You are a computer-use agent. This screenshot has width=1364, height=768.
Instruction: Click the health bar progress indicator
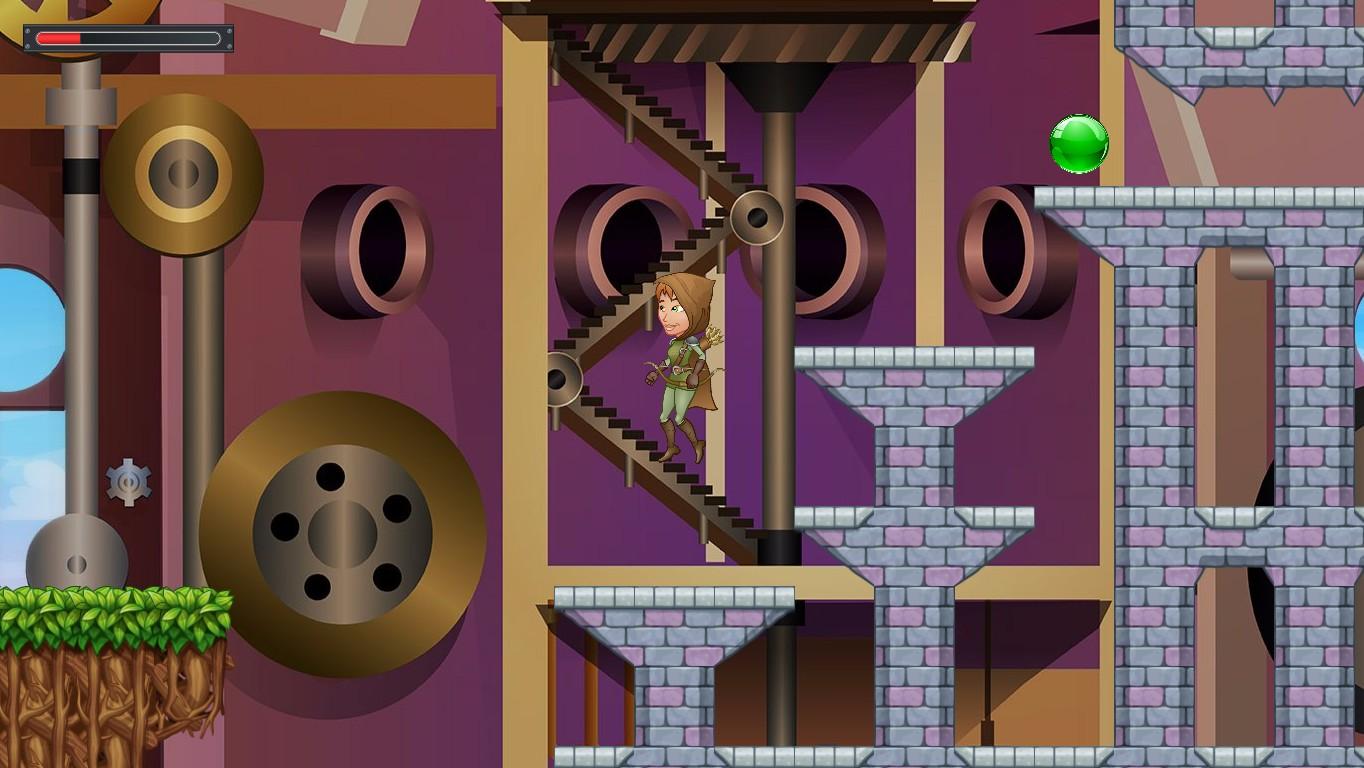[x=60, y=38]
